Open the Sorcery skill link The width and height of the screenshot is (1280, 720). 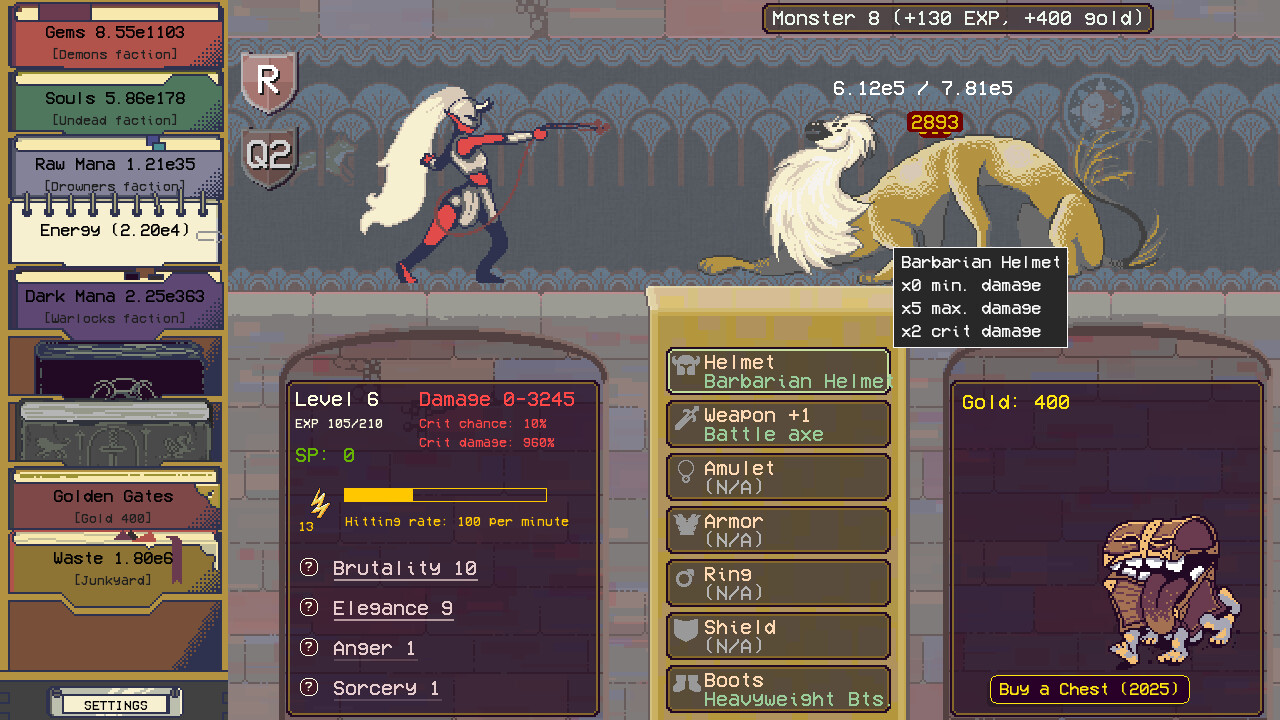coord(386,687)
